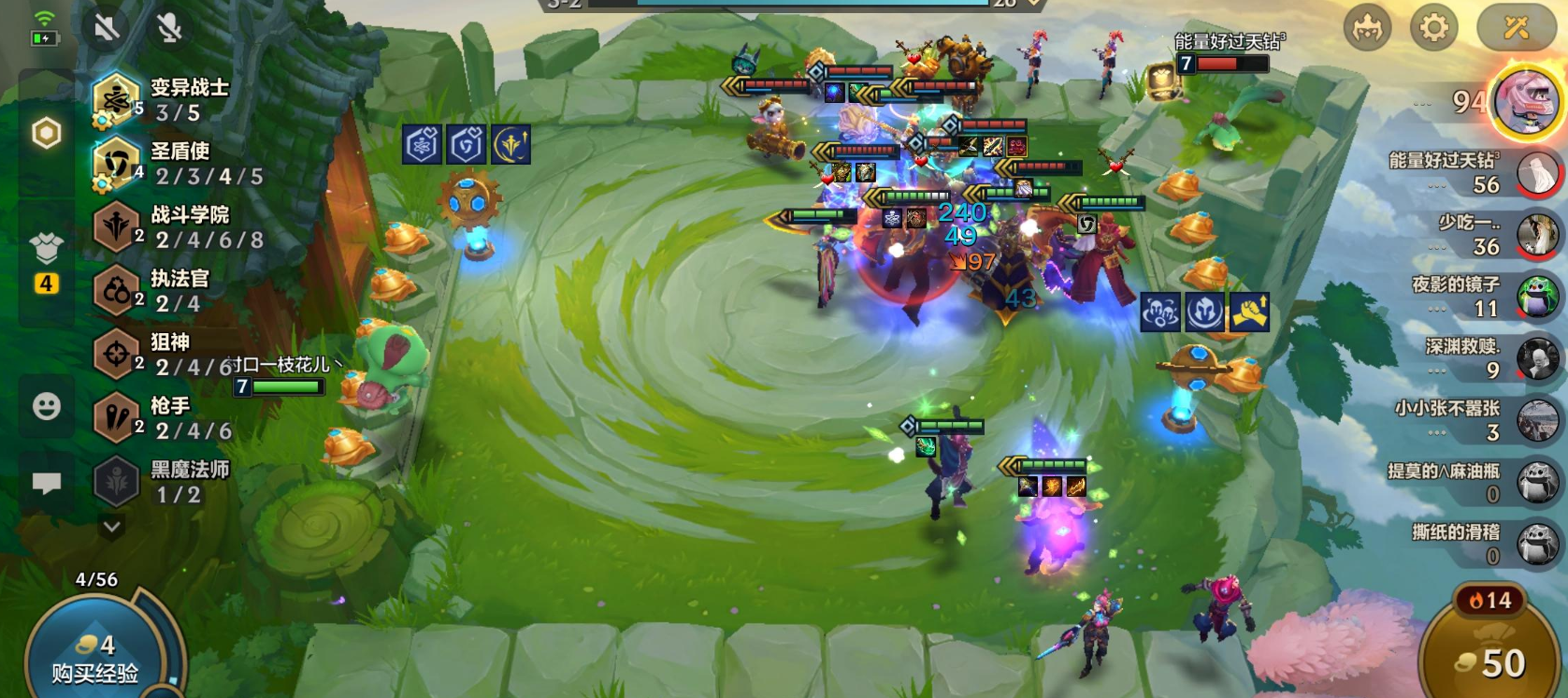
Task: Open the chat bubble button
Action: tap(47, 483)
